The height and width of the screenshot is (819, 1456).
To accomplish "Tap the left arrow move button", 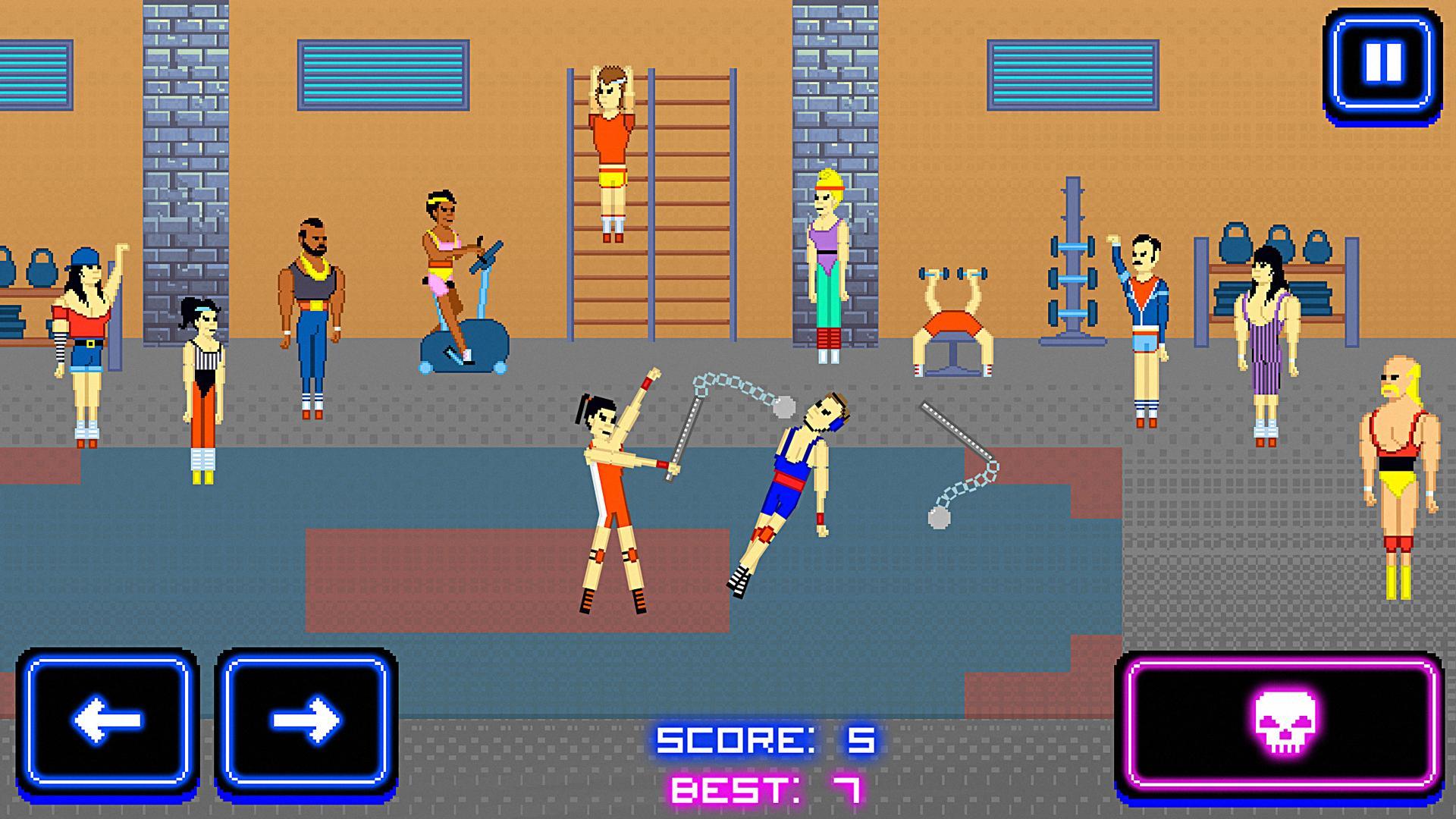I will (x=107, y=719).
